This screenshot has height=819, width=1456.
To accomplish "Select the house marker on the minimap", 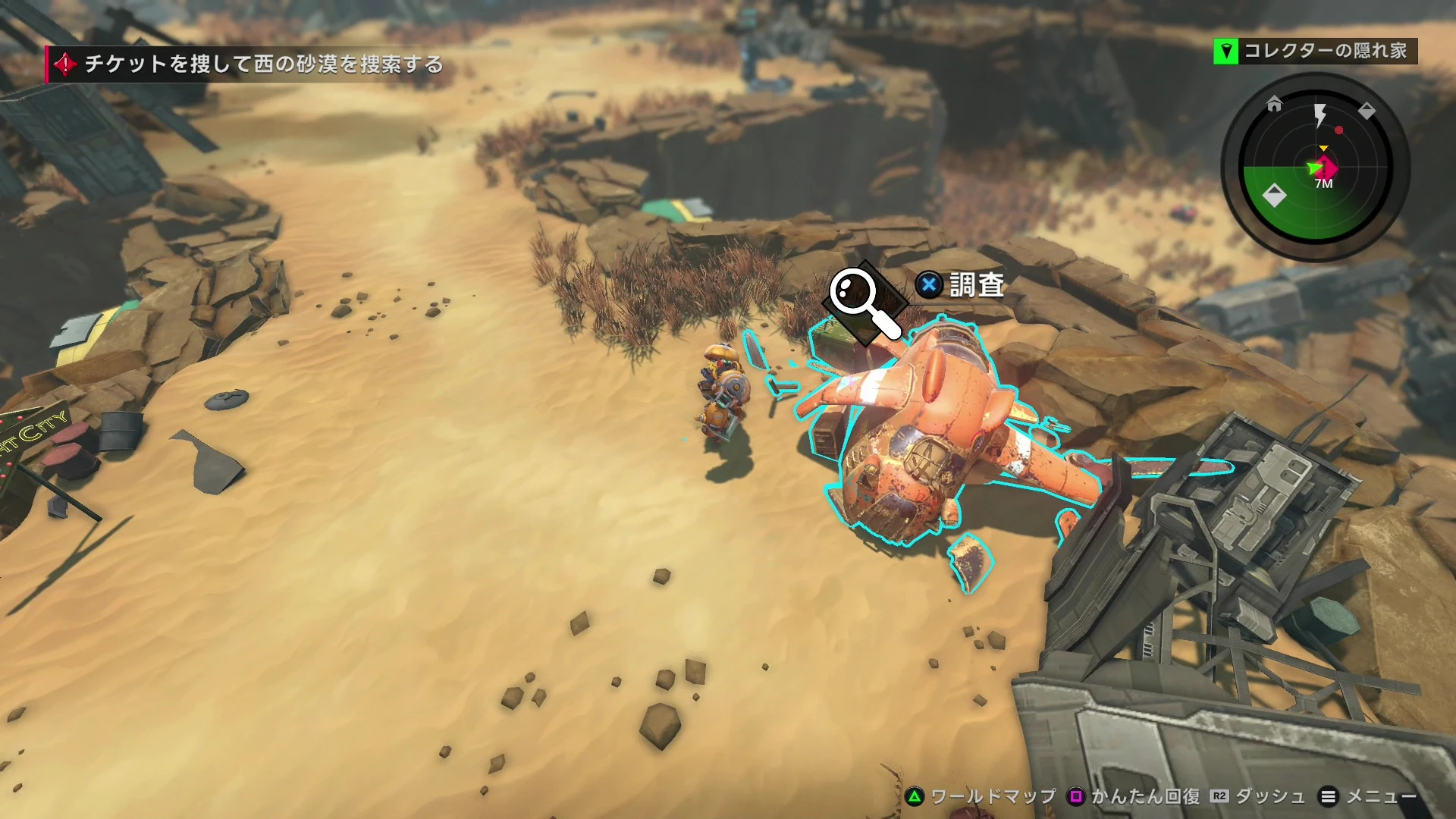I will coord(1274,104).
